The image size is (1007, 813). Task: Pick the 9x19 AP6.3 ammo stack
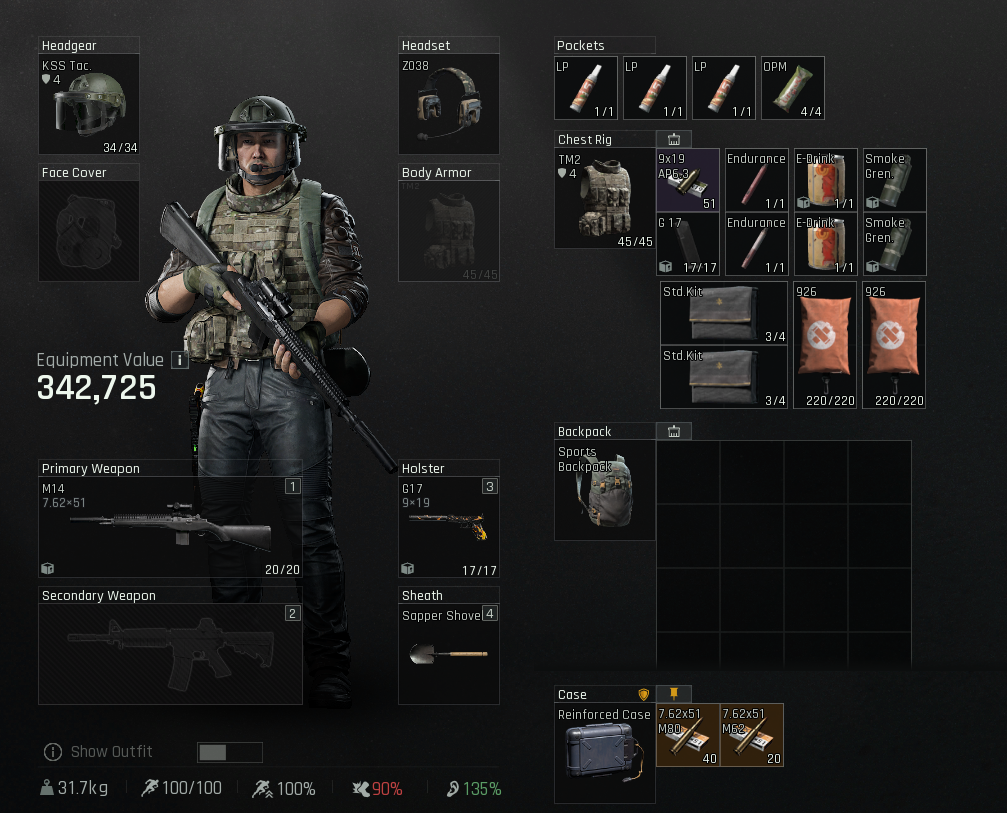click(688, 180)
